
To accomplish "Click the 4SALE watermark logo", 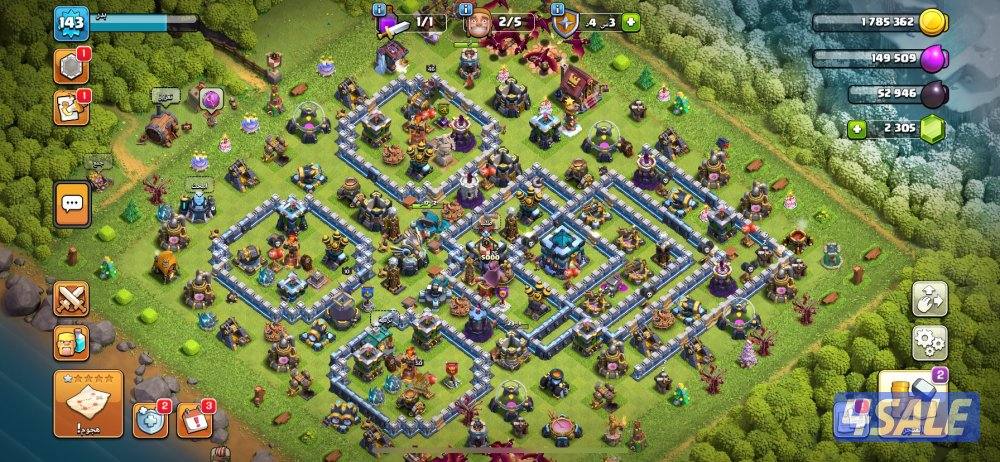I will pyautogui.click(x=906, y=416).
